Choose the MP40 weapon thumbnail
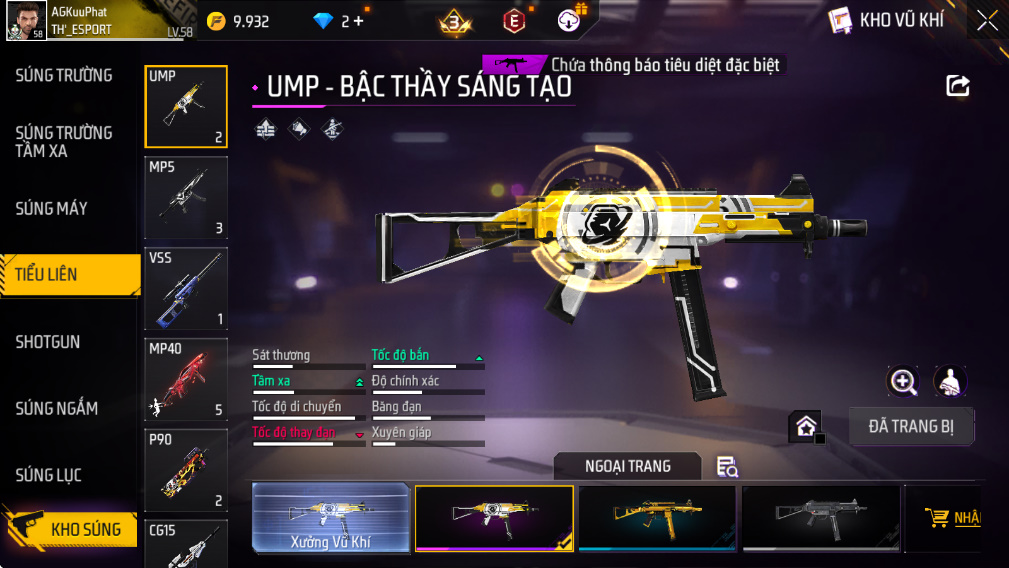This screenshot has width=1009, height=568. coord(186,379)
